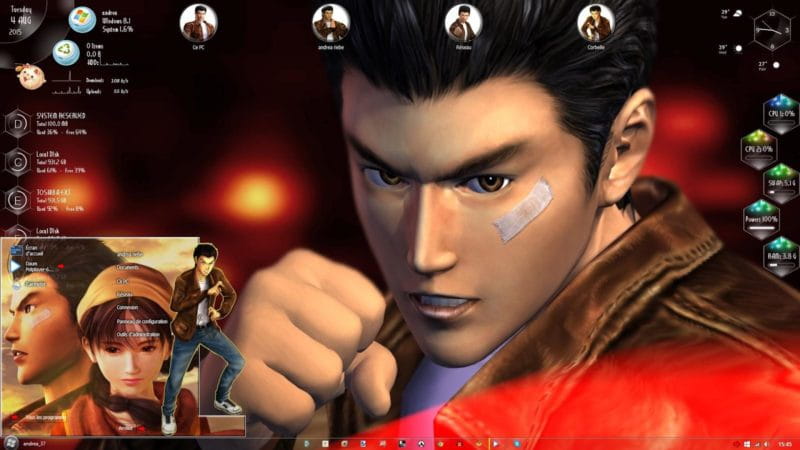Select the drive D System Reserved hexagon
This screenshot has height=450, width=800.
tap(18, 125)
